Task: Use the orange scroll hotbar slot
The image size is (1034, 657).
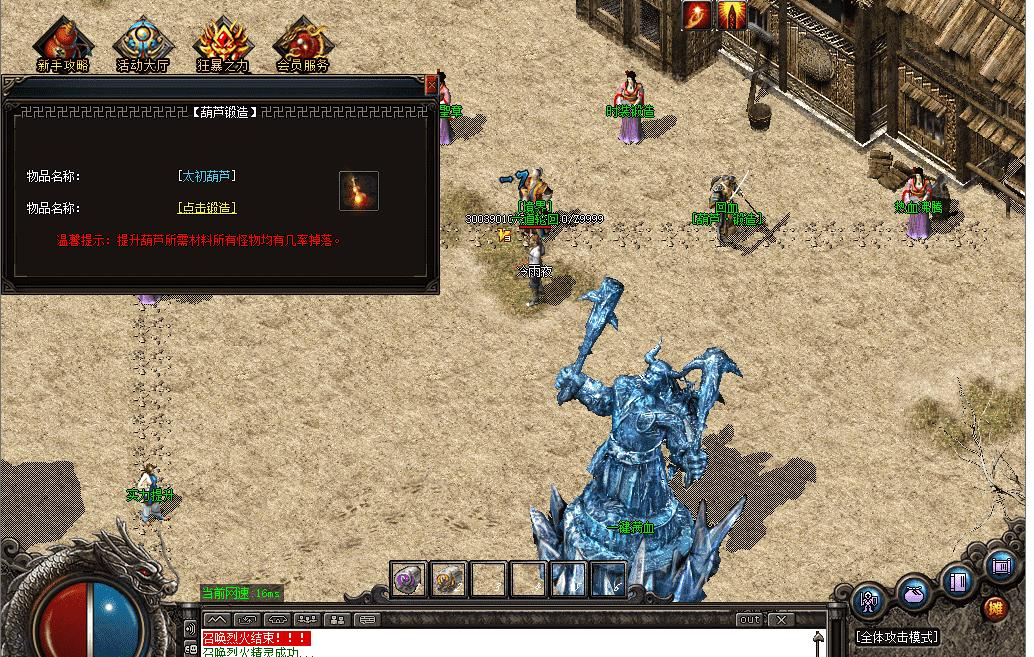Action: coord(449,579)
